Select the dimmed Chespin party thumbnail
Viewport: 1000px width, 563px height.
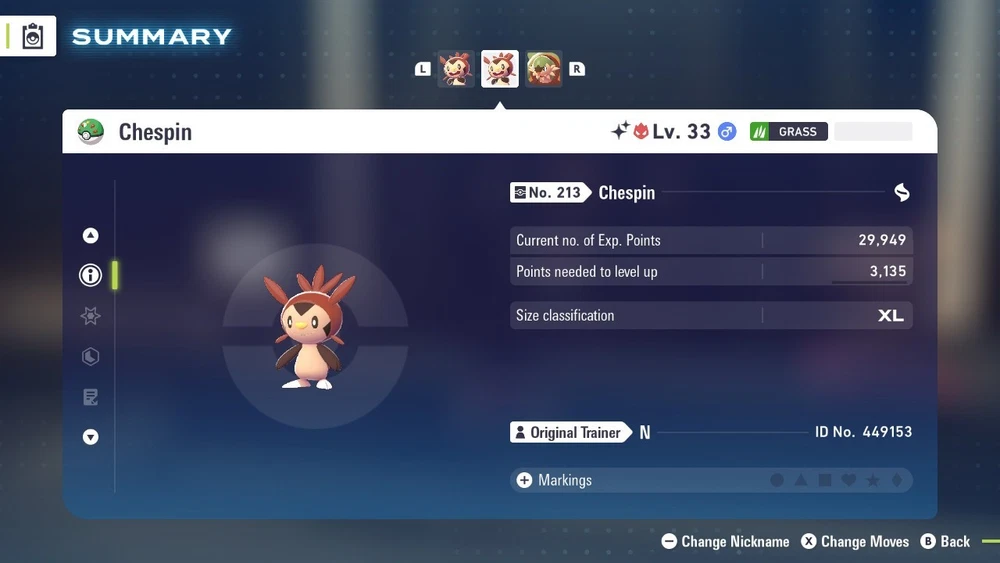coord(456,69)
